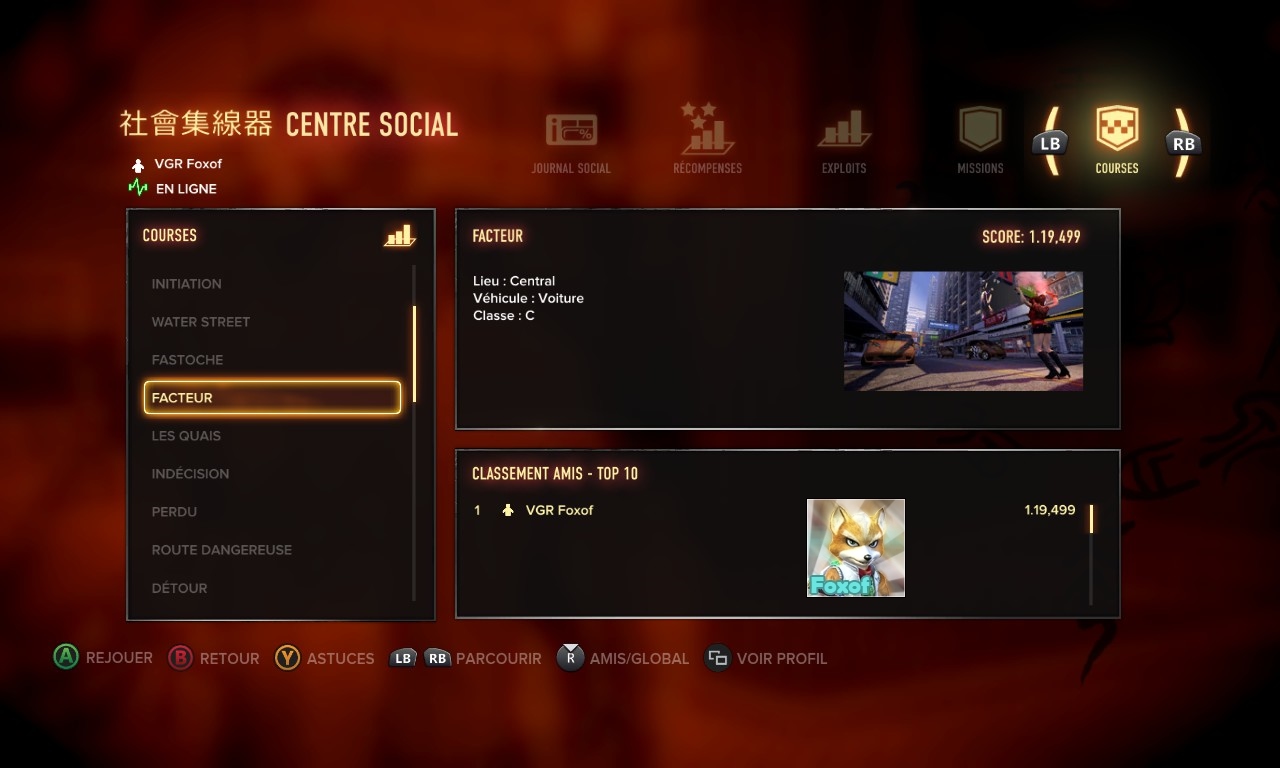
Task: Select the Courses tab
Action: pyautogui.click(x=1117, y=141)
